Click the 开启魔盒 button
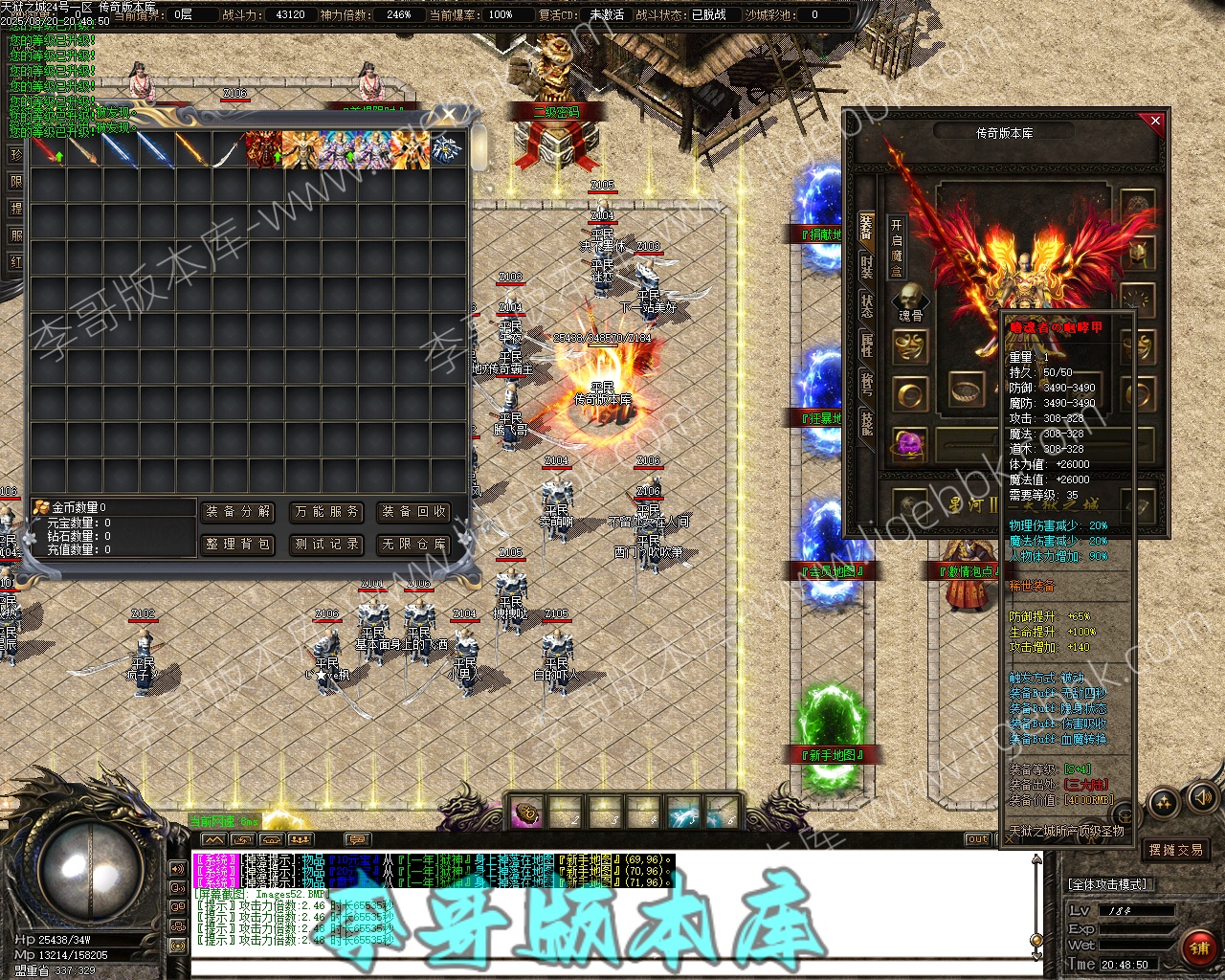 click(897, 246)
